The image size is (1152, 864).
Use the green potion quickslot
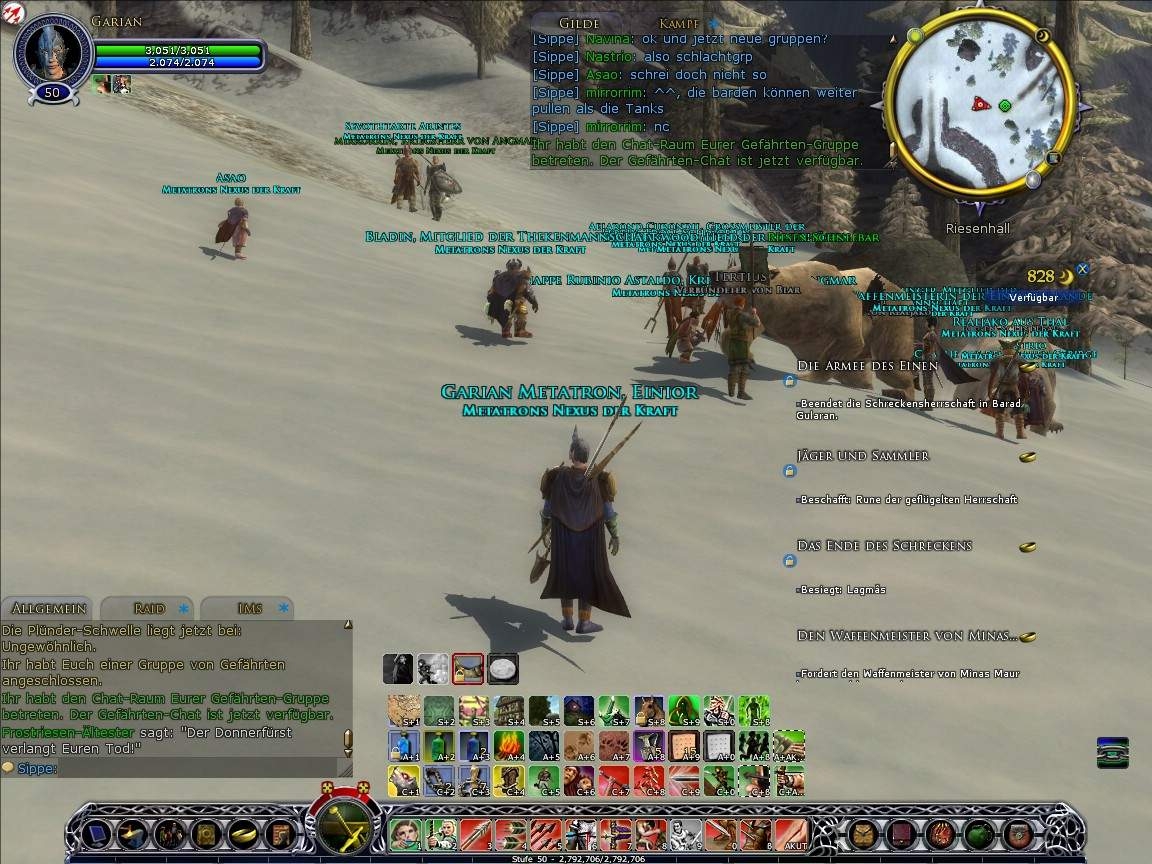pyautogui.click(x=439, y=745)
